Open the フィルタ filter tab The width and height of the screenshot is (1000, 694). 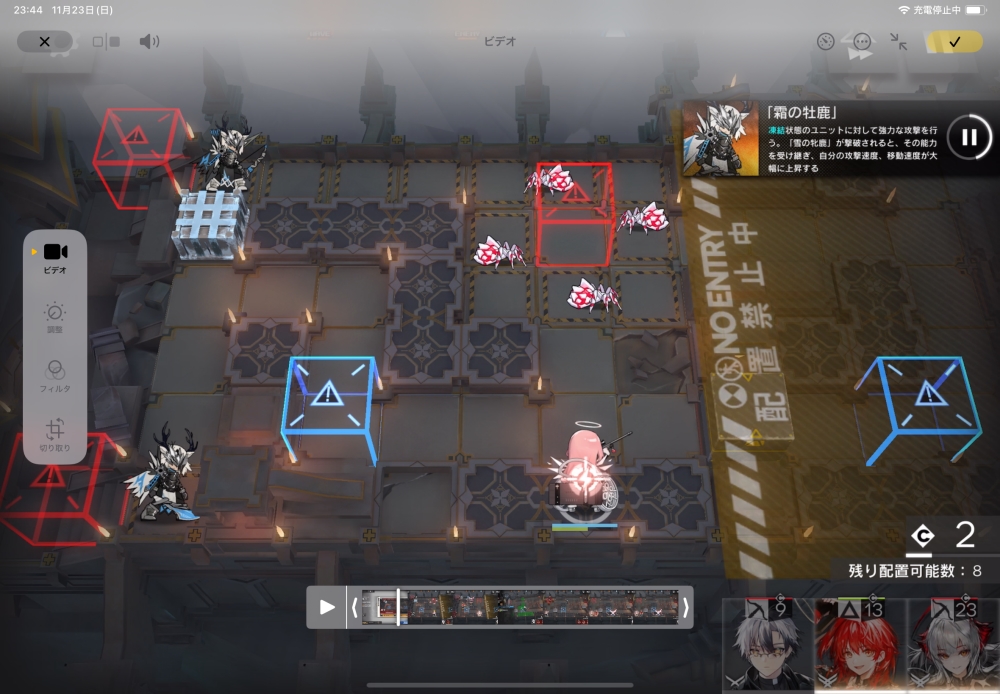point(55,377)
